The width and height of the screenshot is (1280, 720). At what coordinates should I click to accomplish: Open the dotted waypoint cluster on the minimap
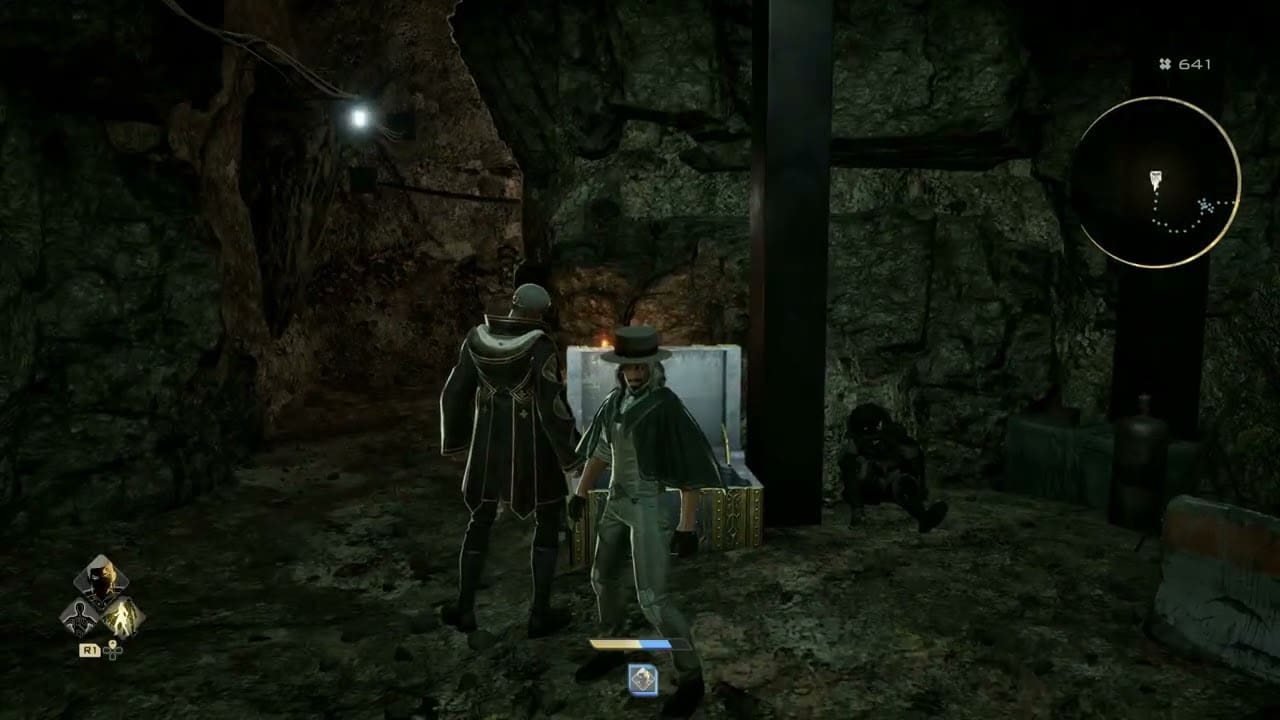click(1204, 207)
